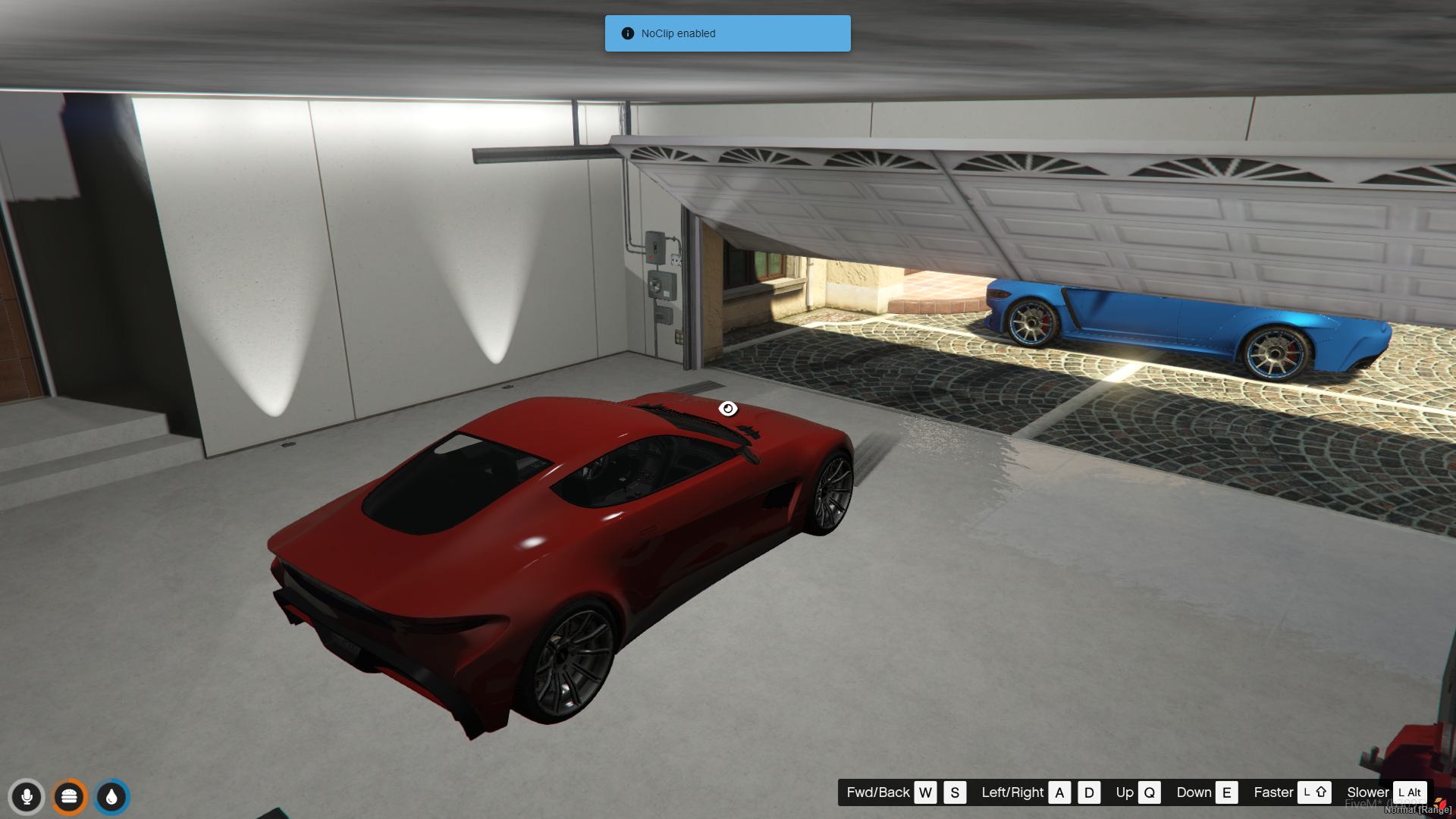The width and height of the screenshot is (1456, 819).
Task: Select the water drop thirst icon
Action: pyautogui.click(x=112, y=796)
